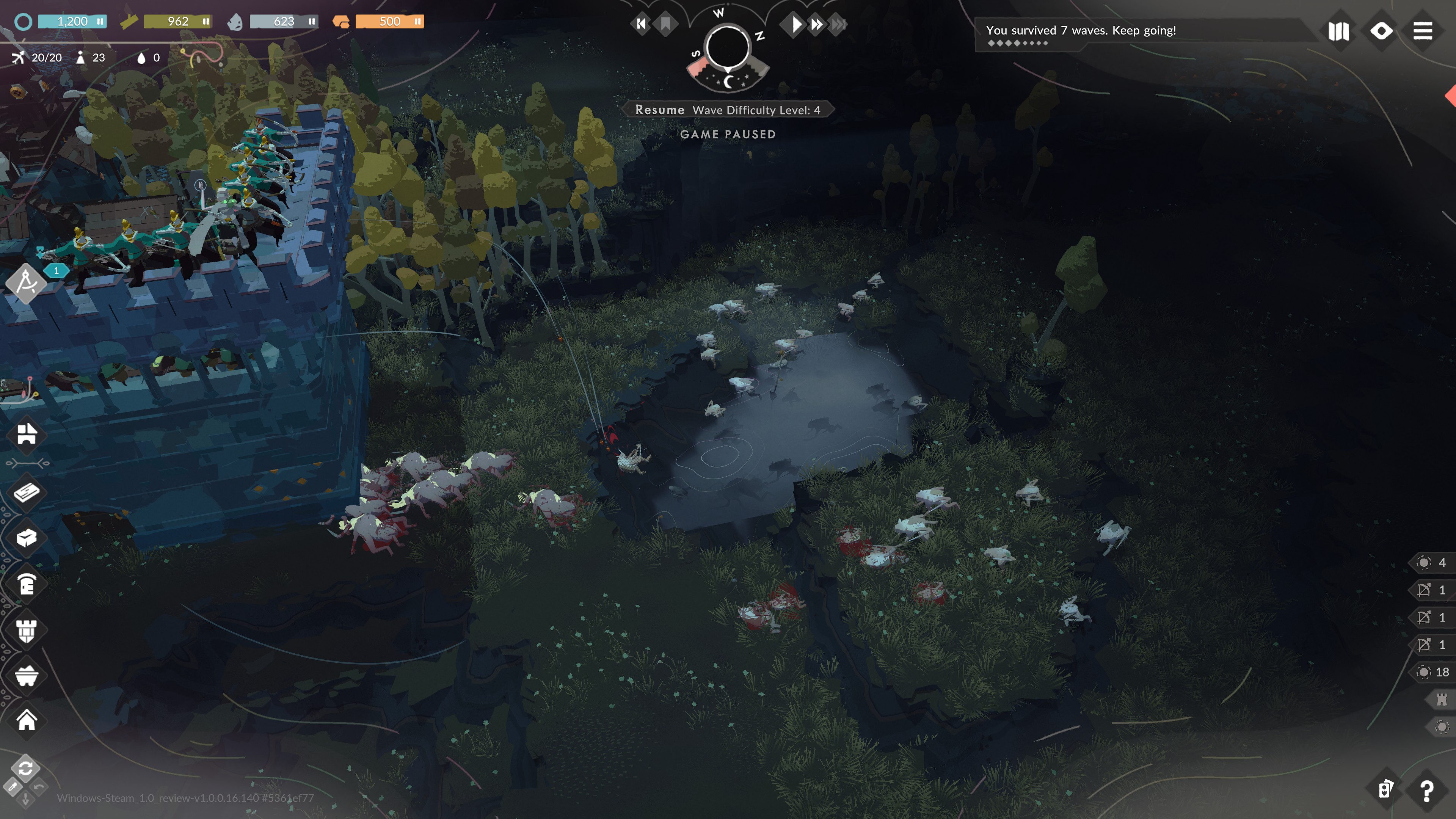Click the wave progress diamonds under the survival message
1456x819 pixels.
click(1017, 43)
